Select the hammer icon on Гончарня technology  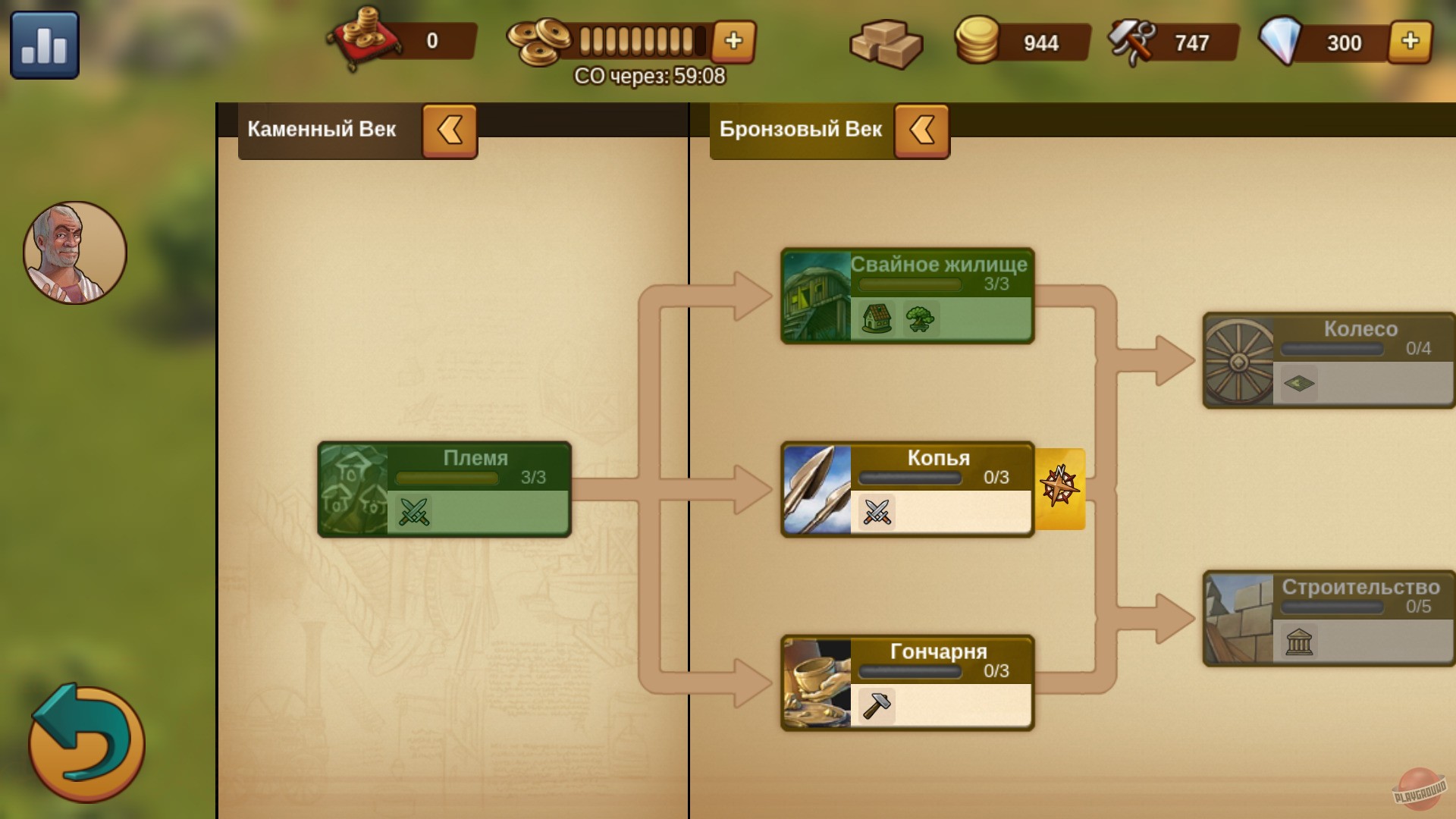coord(877,704)
